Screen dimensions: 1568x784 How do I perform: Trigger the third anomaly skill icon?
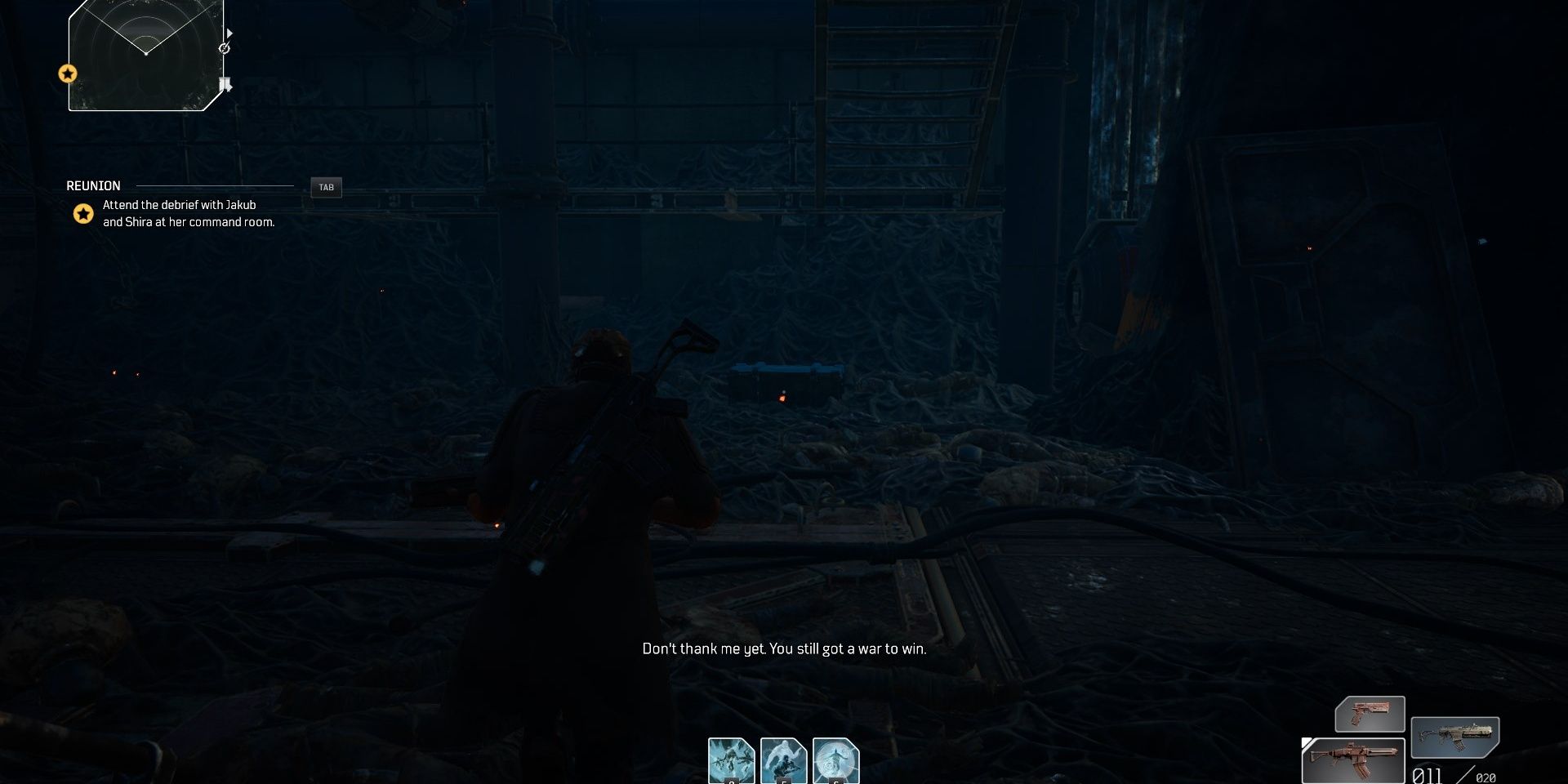[836, 759]
